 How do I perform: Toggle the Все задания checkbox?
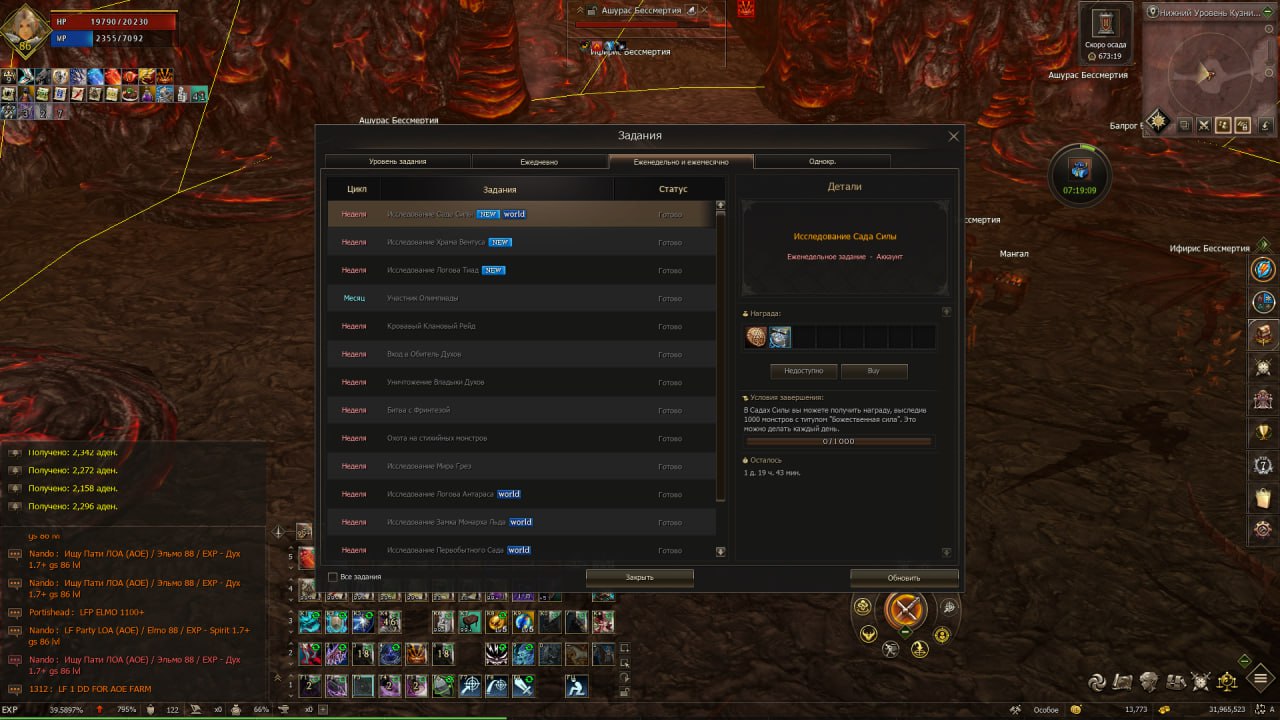[333, 577]
